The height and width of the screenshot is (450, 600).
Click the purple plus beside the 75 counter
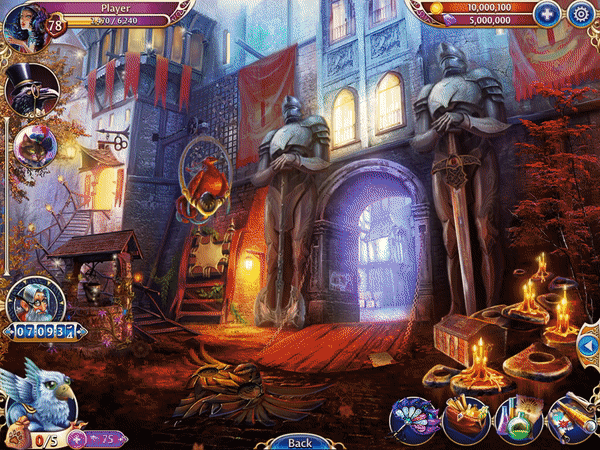(76, 438)
